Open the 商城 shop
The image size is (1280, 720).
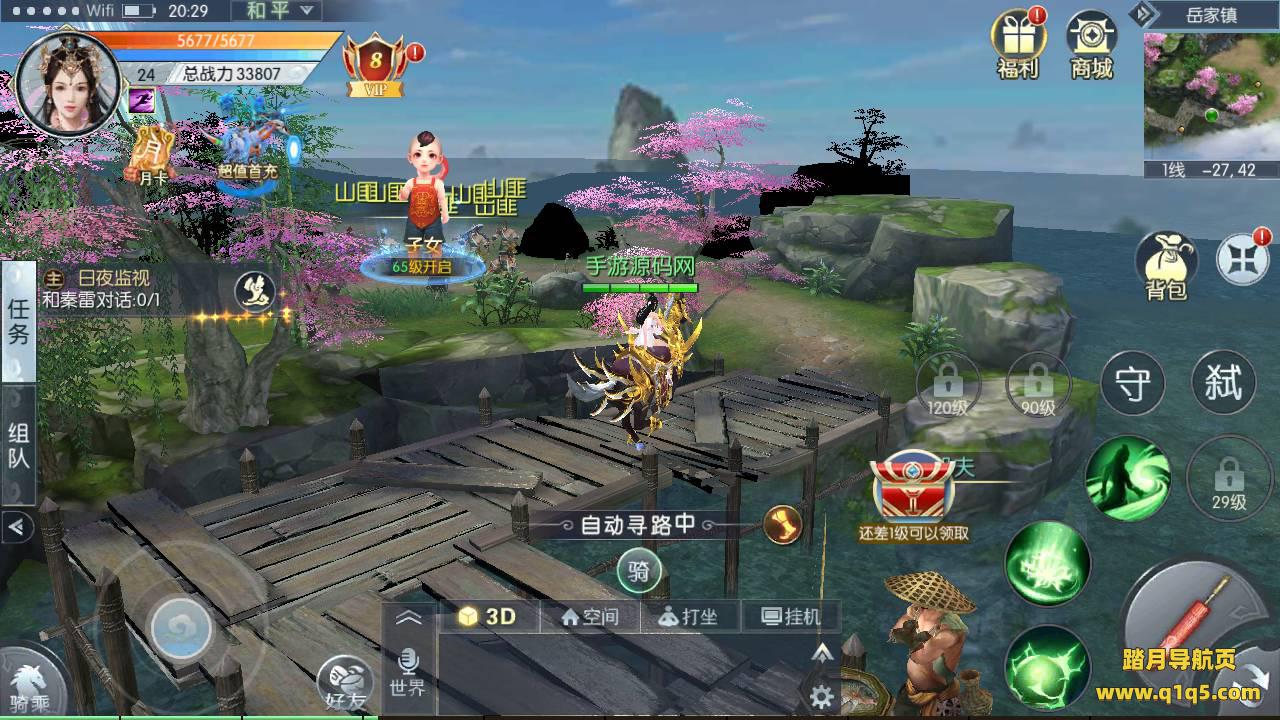[x=1091, y=42]
